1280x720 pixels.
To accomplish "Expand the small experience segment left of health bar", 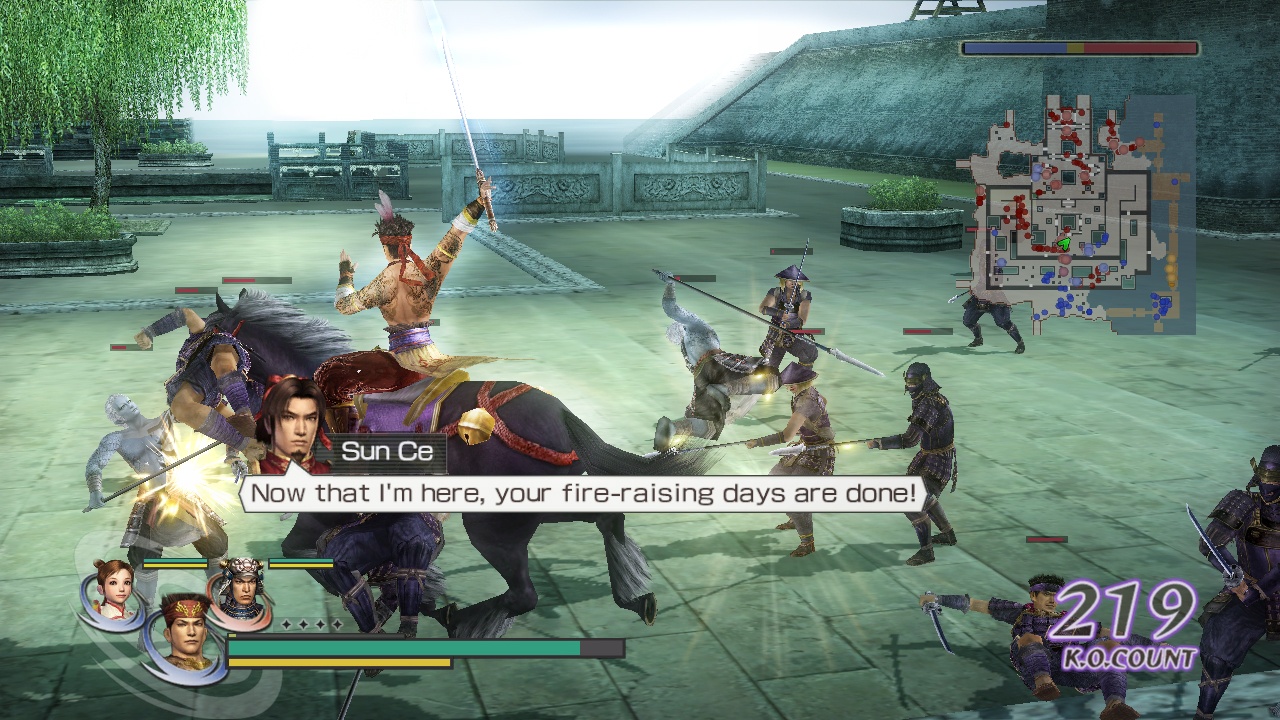I will [234, 634].
